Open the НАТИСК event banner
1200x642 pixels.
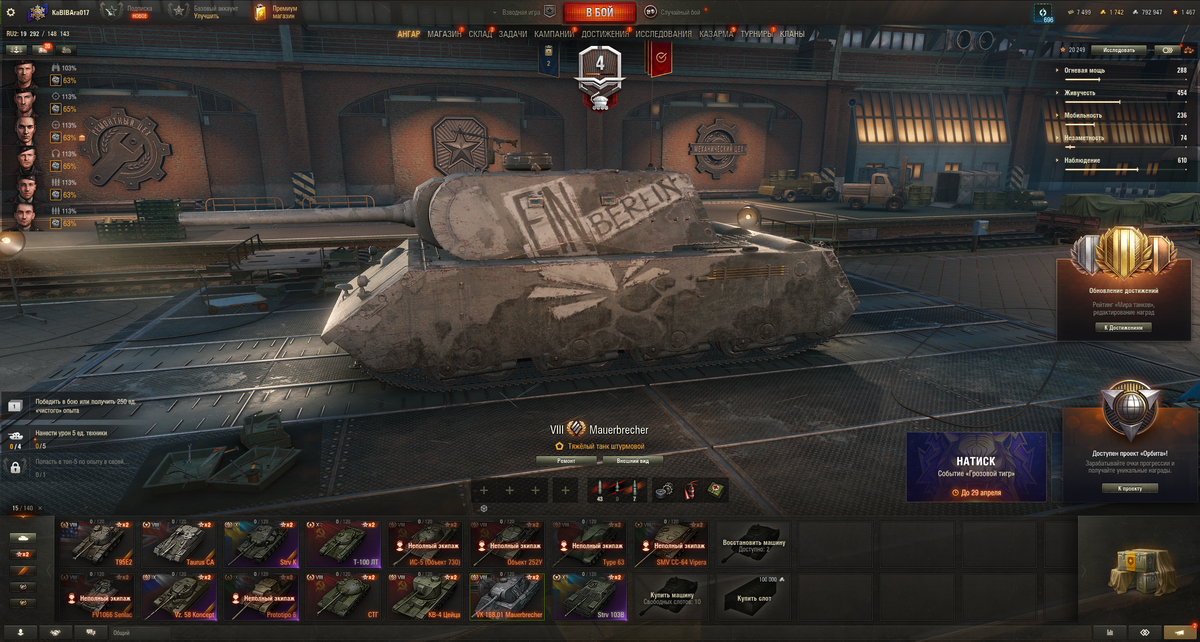[976, 466]
